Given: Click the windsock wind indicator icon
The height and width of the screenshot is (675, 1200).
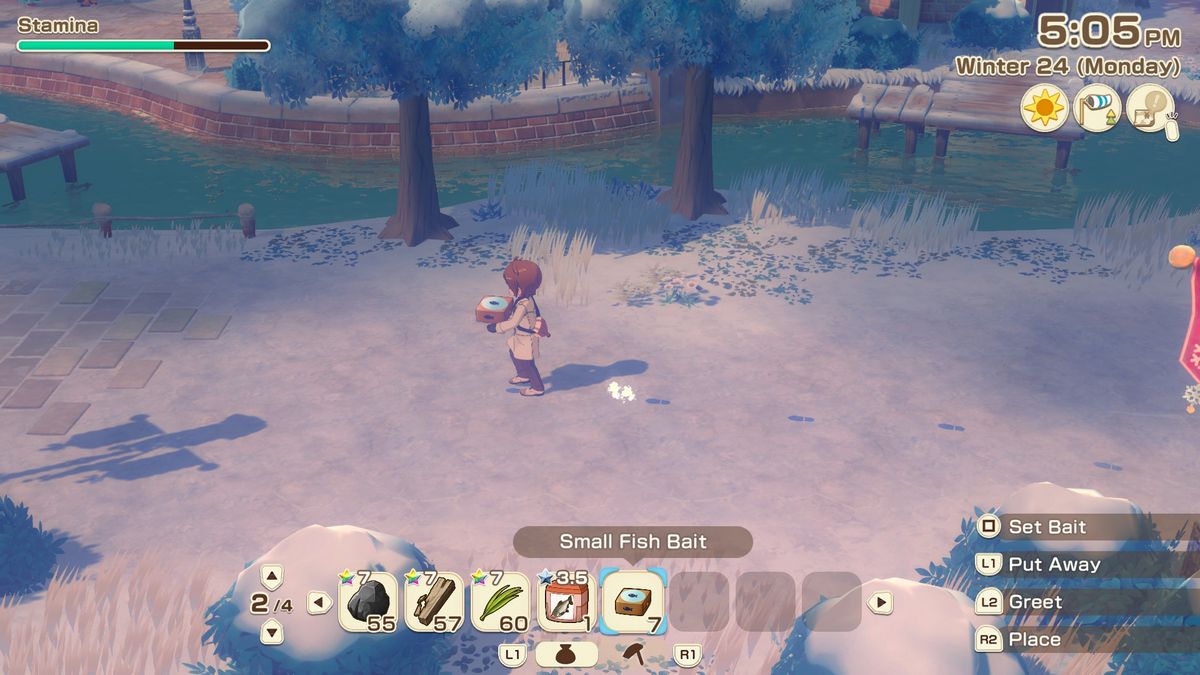Looking at the screenshot, I should [x=1097, y=107].
